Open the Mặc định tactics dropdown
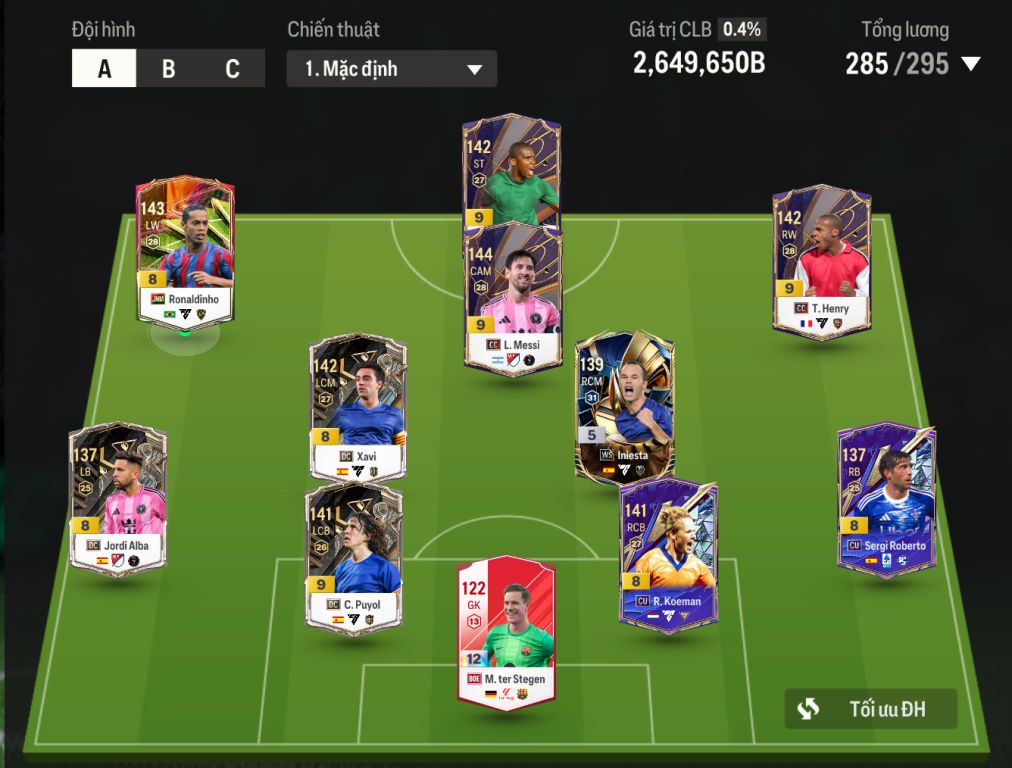The height and width of the screenshot is (768, 1012). pyautogui.click(x=391, y=69)
